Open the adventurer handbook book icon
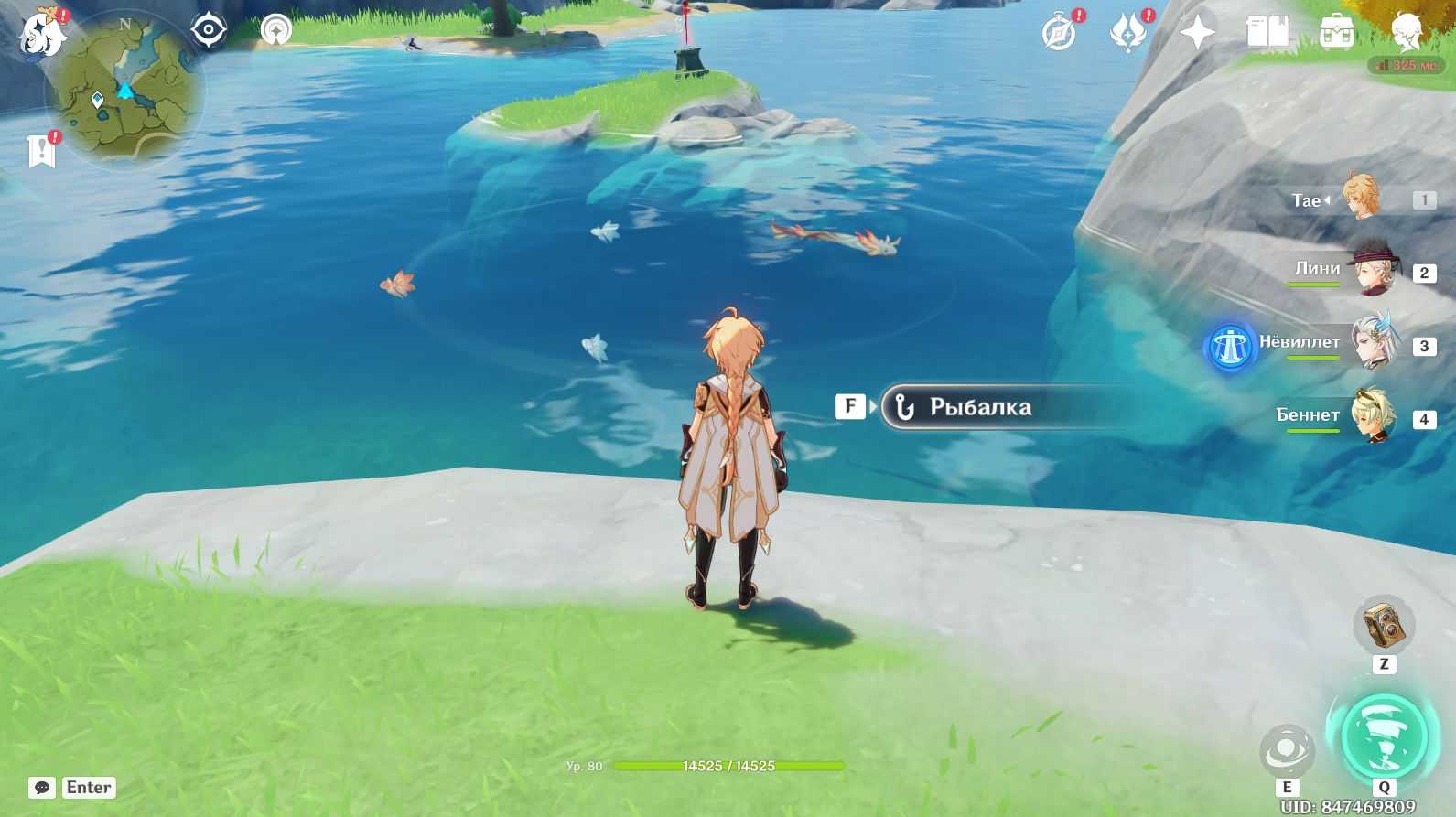 [1267, 34]
